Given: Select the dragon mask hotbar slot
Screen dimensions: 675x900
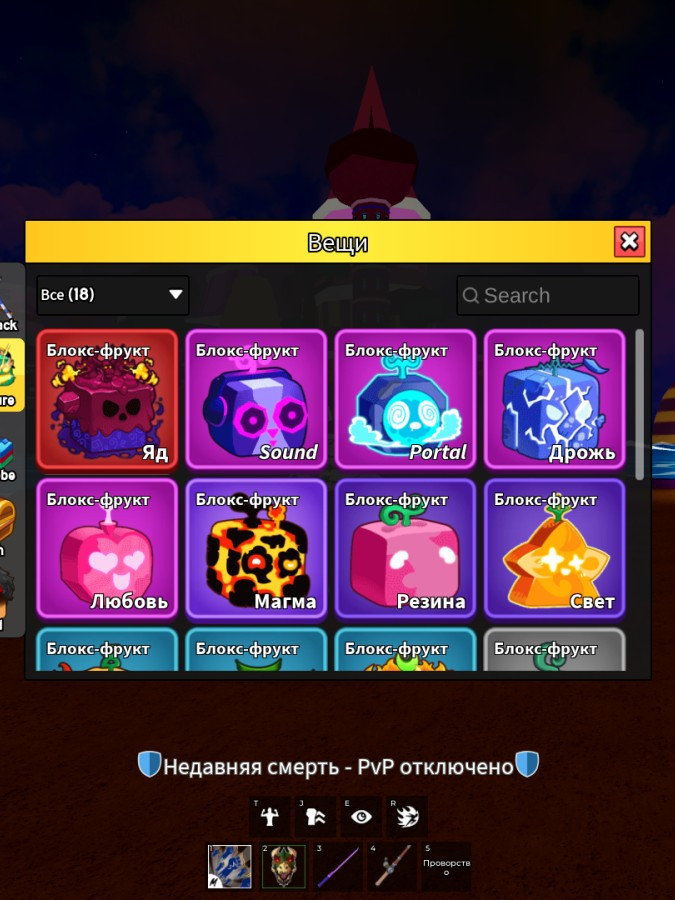Looking at the screenshot, I should [x=284, y=866].
